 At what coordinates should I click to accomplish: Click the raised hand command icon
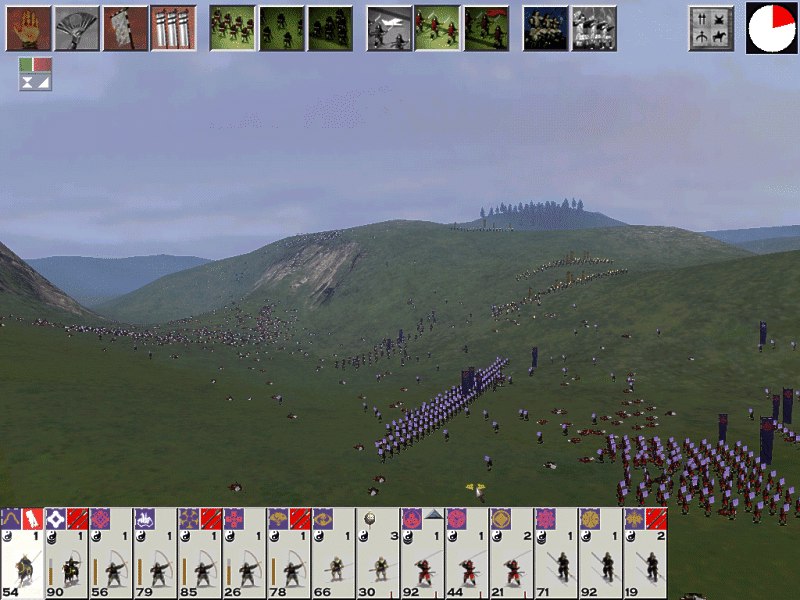28,28
